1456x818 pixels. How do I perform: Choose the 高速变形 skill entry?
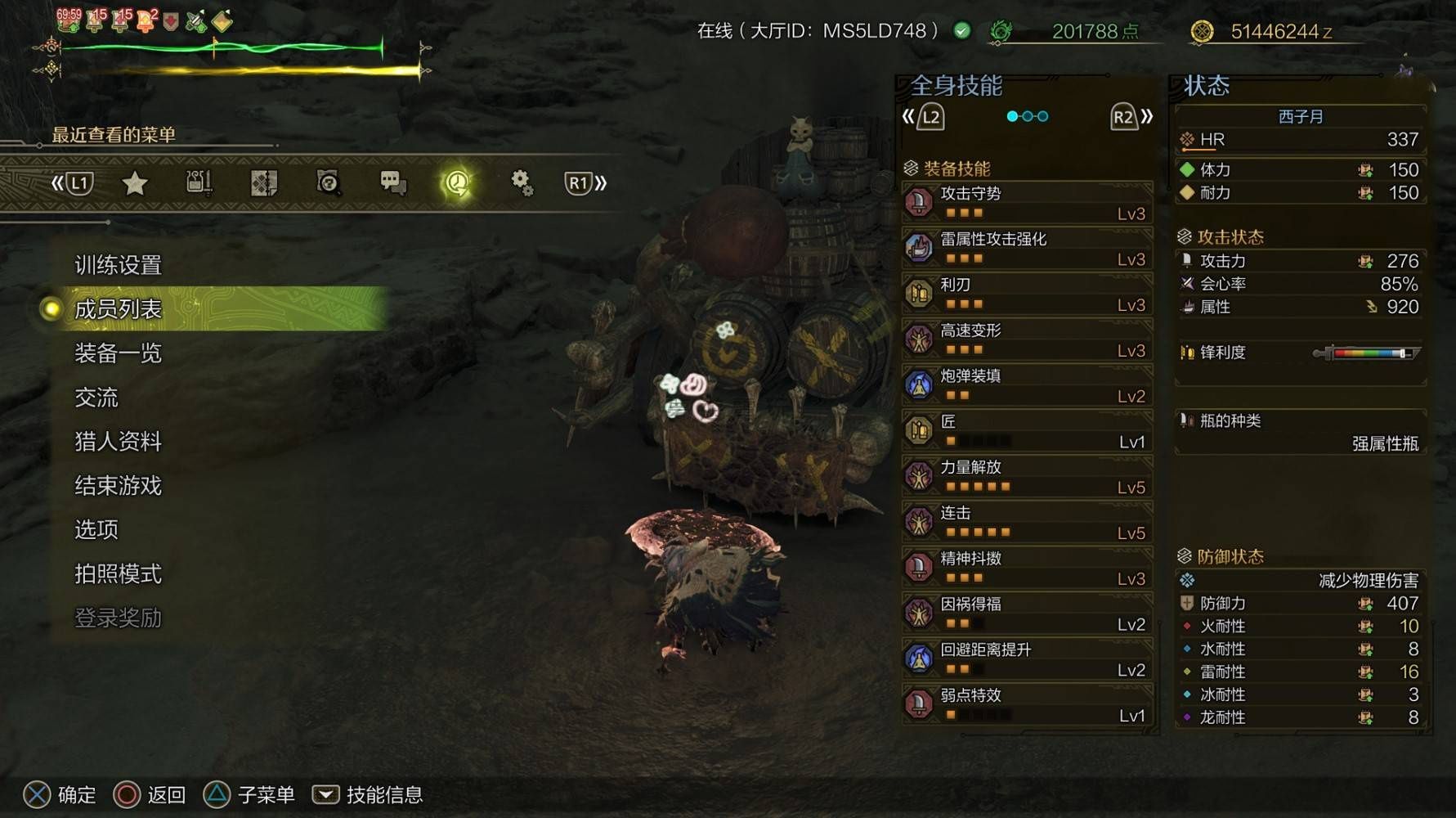(1028, 339)
